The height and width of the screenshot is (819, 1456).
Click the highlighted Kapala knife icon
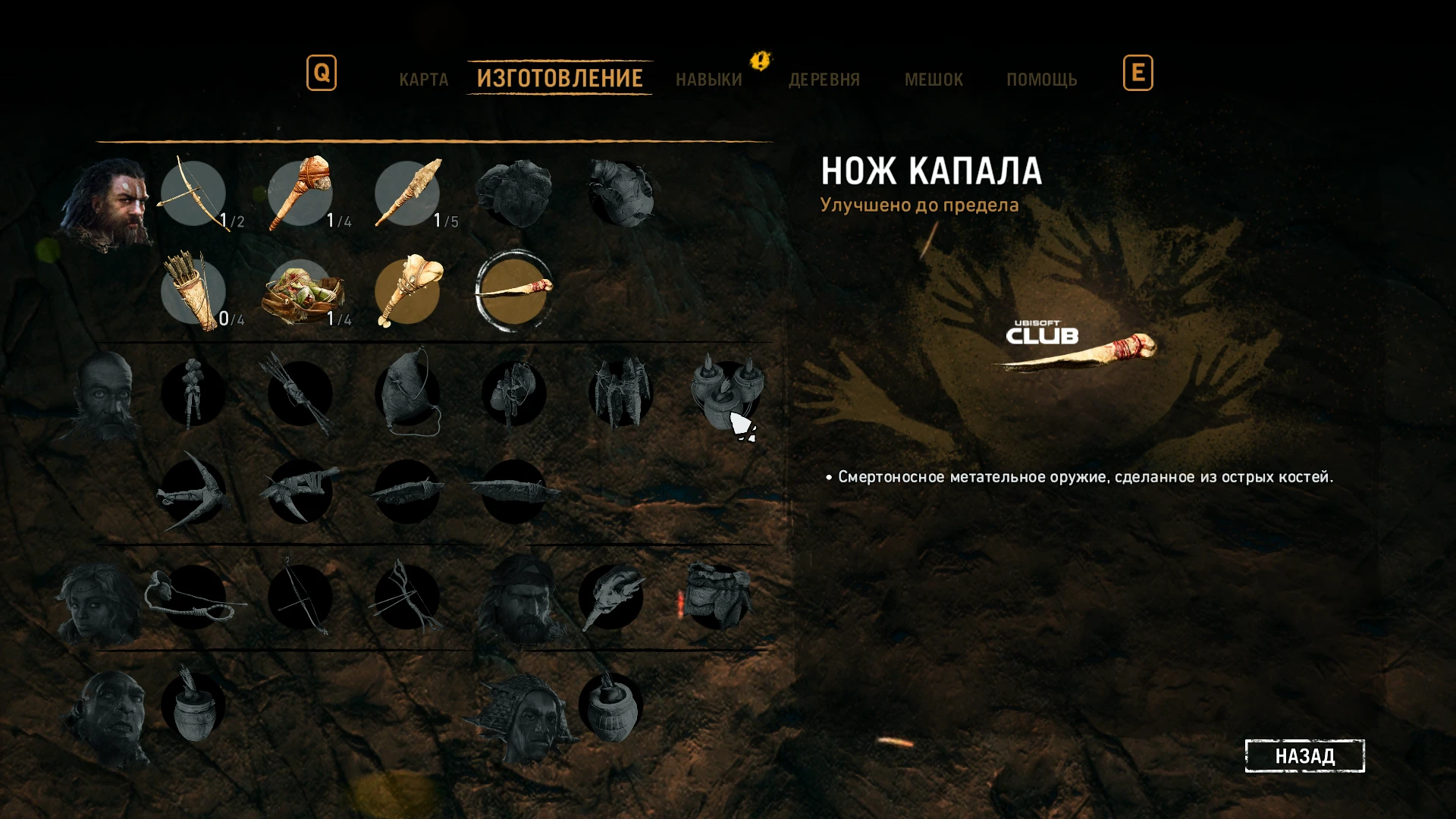coord(514,292)
